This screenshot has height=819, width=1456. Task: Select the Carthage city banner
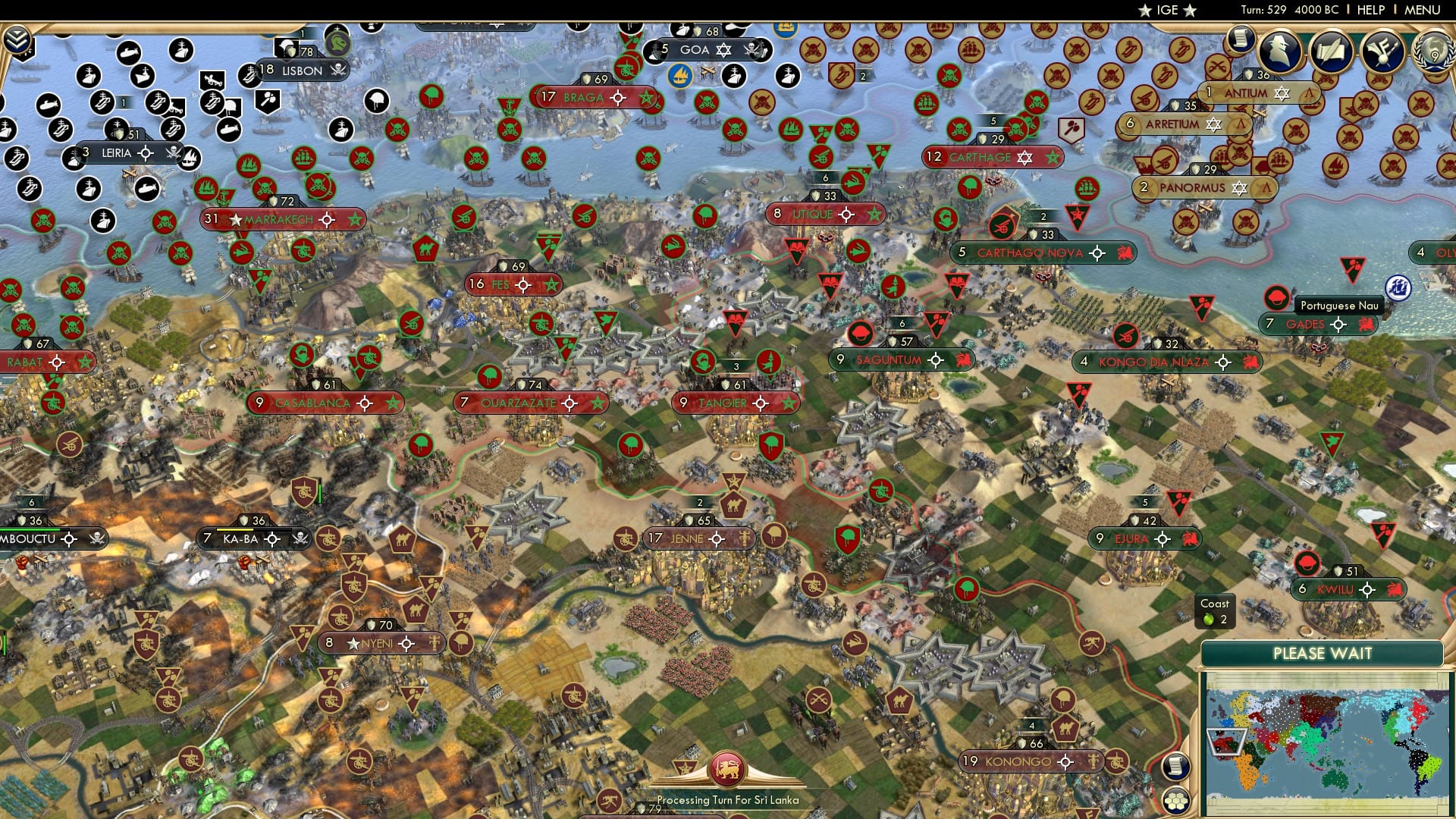click(x=978, y=157)
